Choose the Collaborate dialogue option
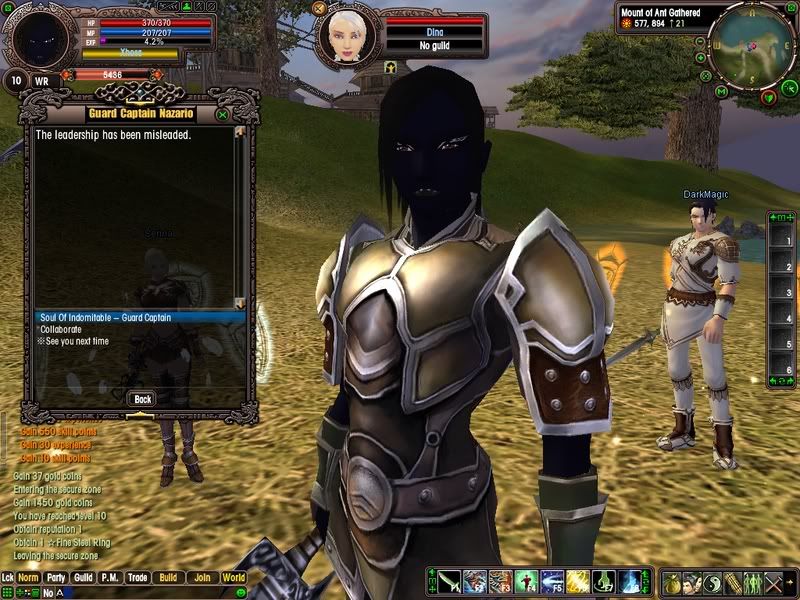The image size is (800, 600). [x=62, y=330]
